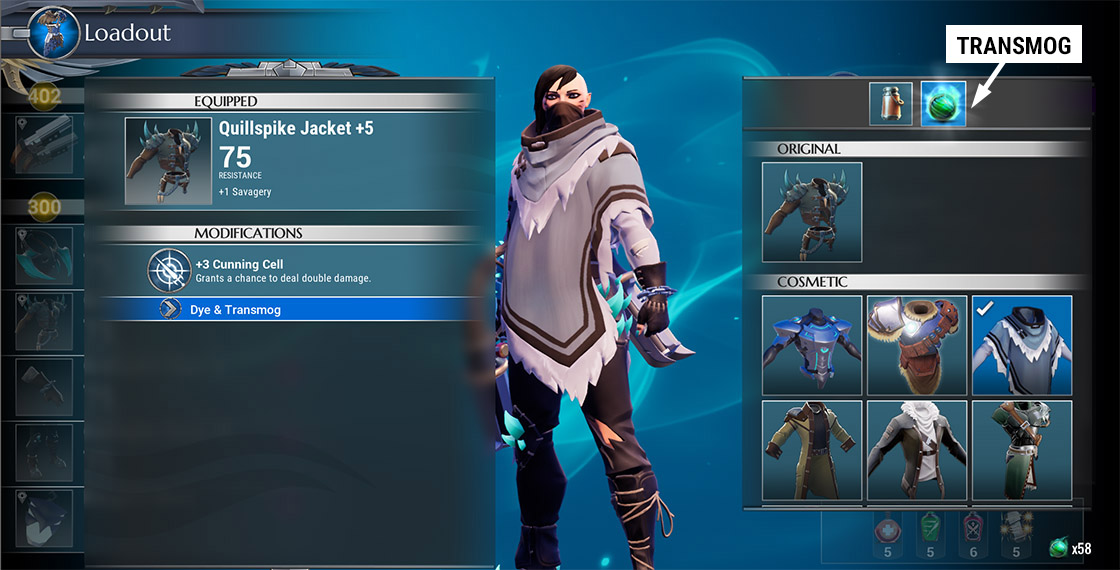Pick the olive trench coat cosmetic
The height and width of the screenshot is (570, 1120).
[812, 450]
